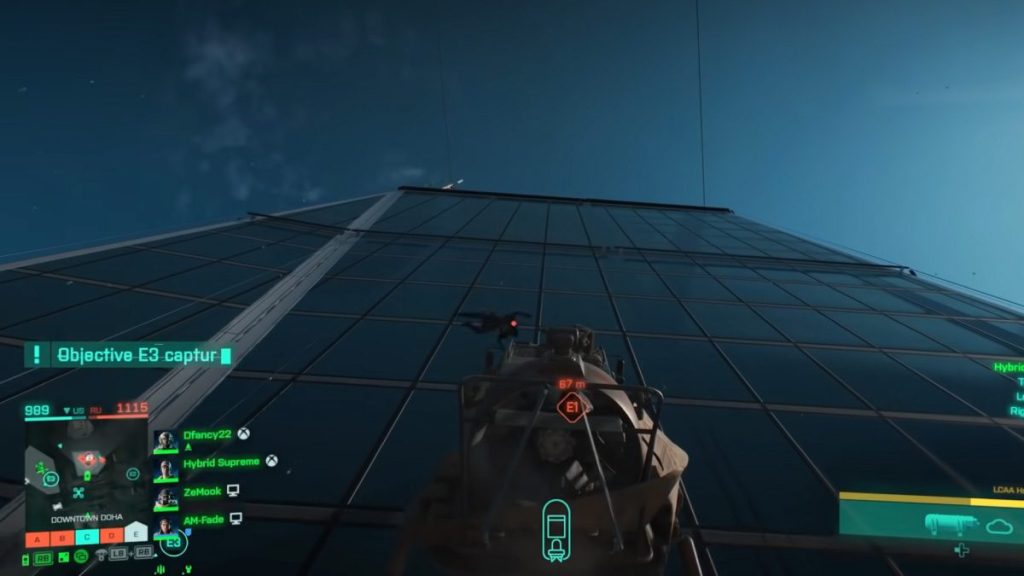This screenshot has width=1024, height=576.
Task: Select sector A on the objective bar
Action: 38,537
